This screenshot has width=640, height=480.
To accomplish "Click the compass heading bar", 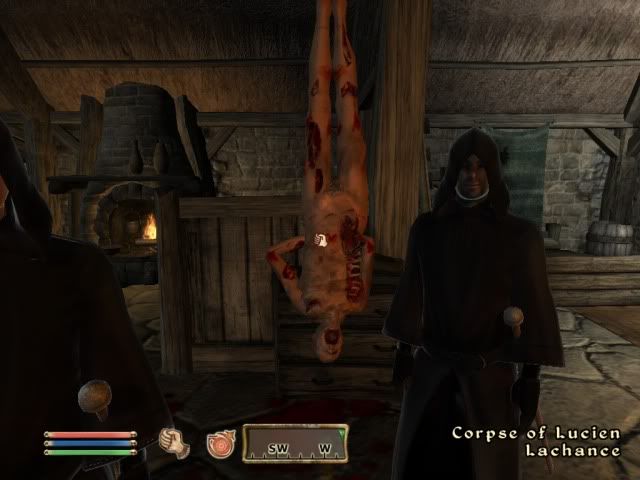I will click(295, 443).
